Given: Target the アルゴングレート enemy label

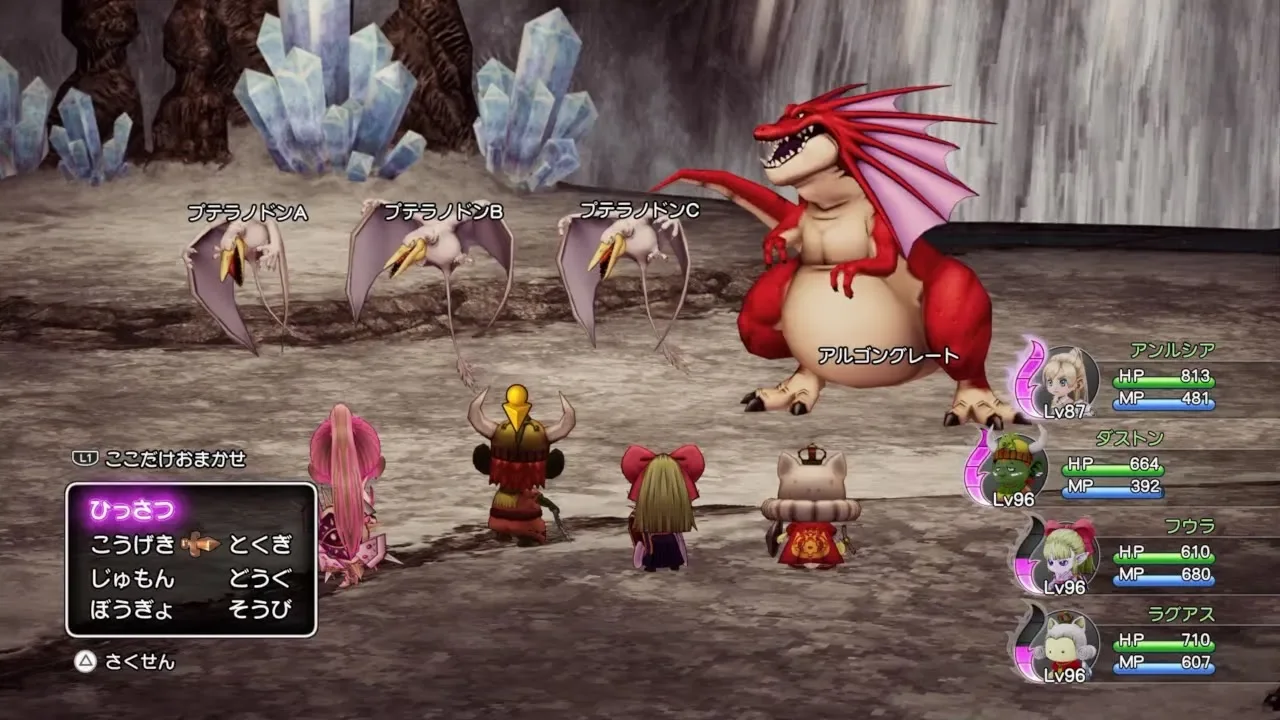Looking at the screenshot, I should [888, 355].
